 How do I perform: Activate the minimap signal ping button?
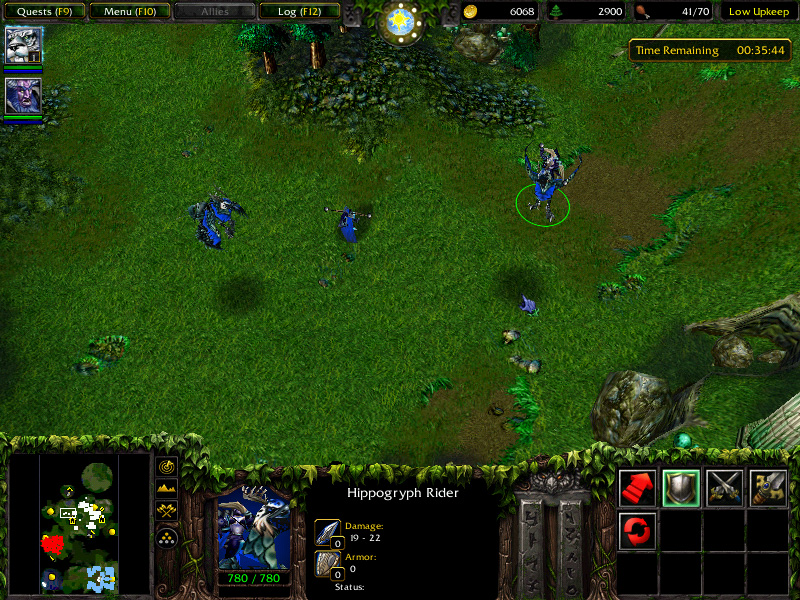(x=168, y=467)
